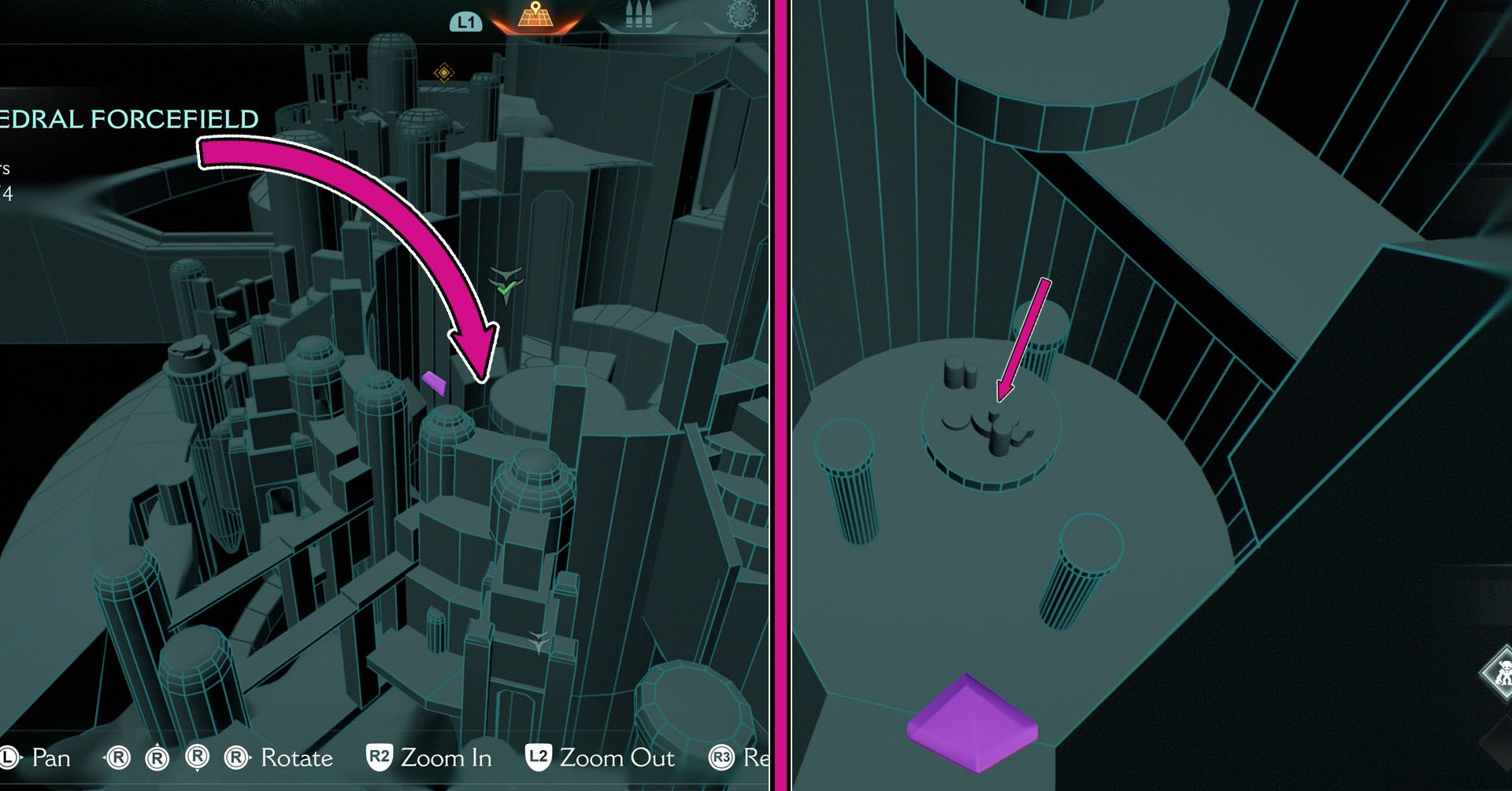The height and width of the screenshot is (791, 1512).
Task: Click the cathedral spires icon at the top
Action: [639, 14]
